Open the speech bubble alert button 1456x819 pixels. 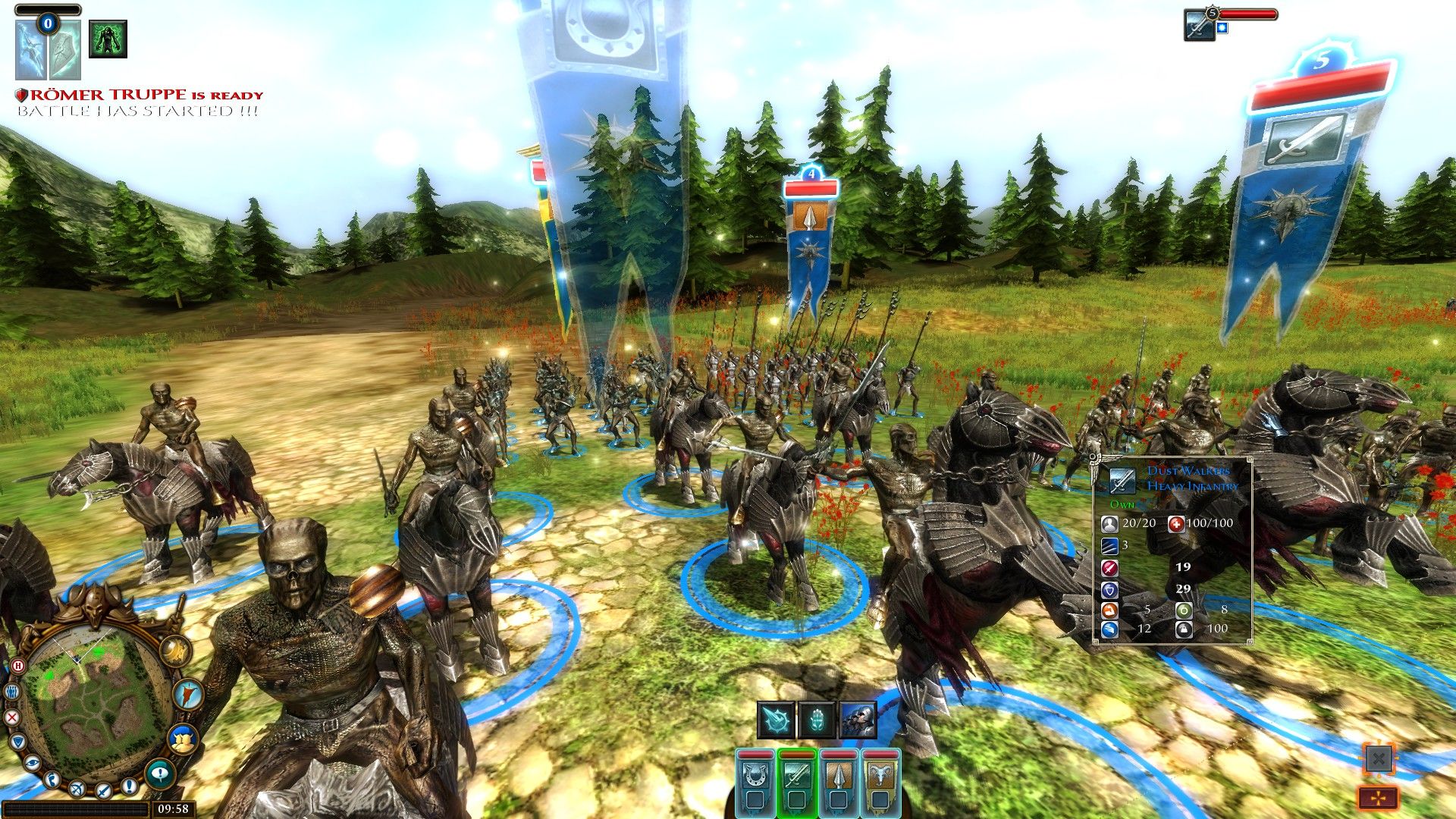pyautogui.click(x=159, y=773)
